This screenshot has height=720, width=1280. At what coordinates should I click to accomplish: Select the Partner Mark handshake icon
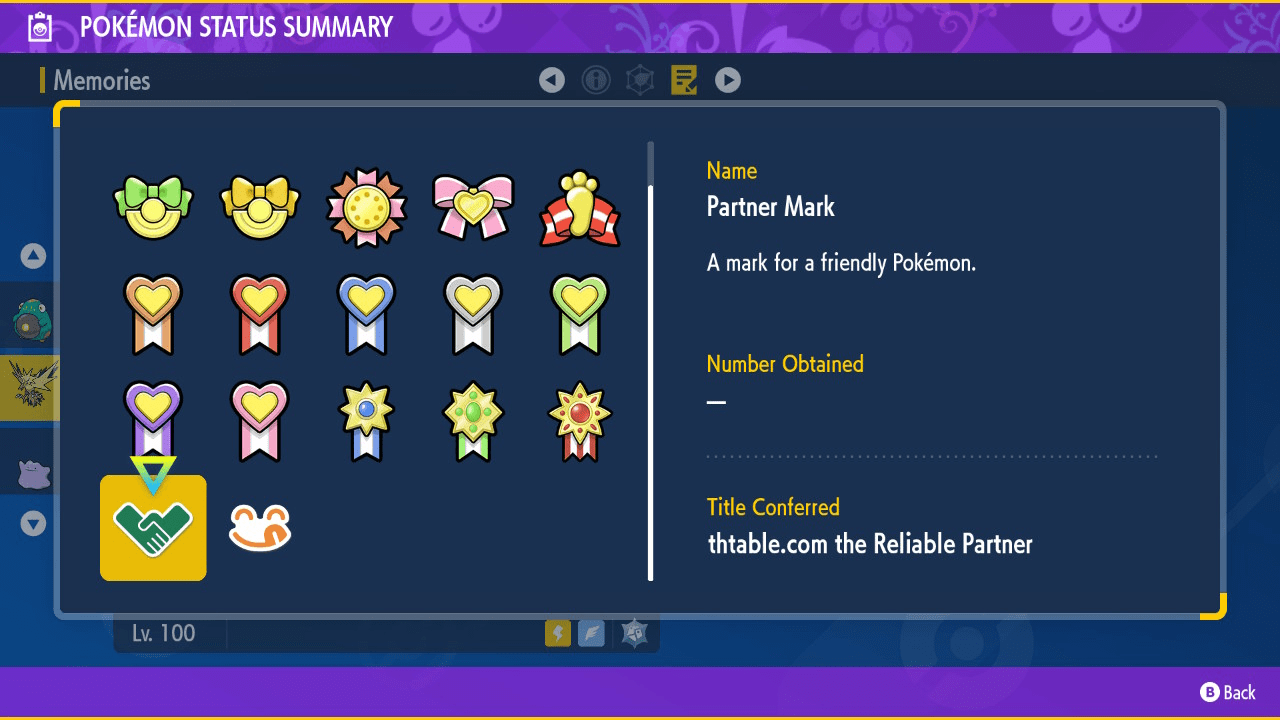[153, 528]
